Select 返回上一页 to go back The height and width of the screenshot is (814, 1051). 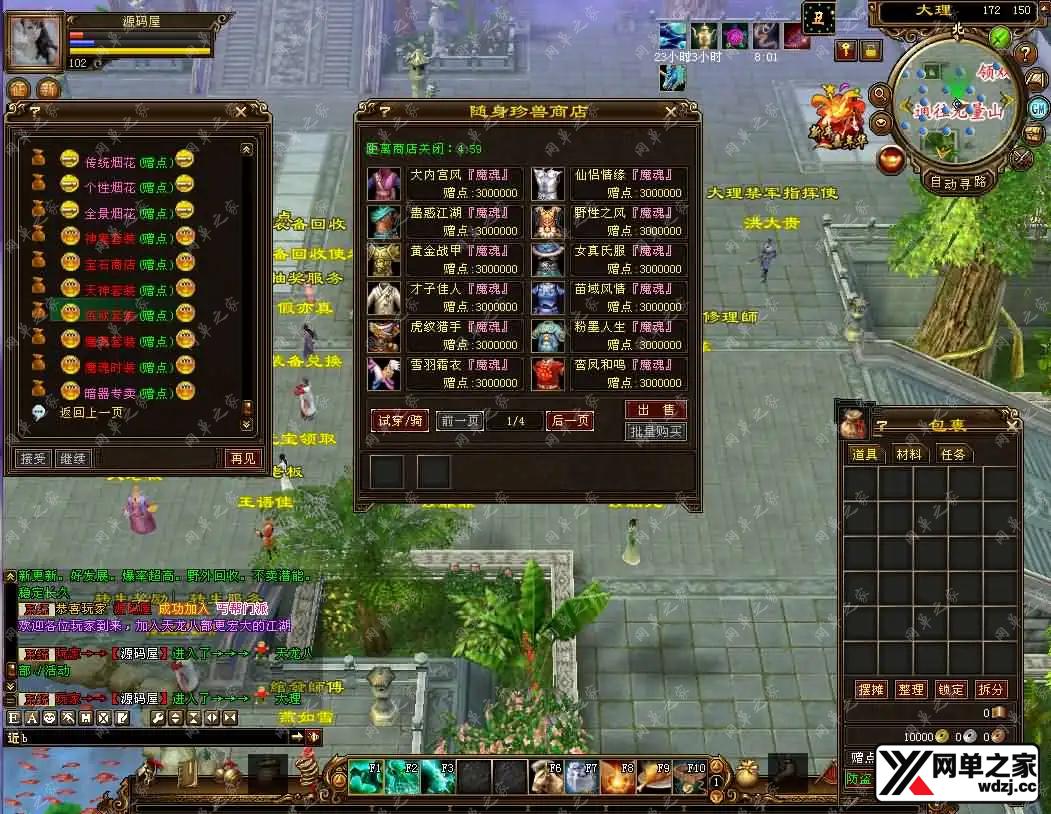[91, 412]
